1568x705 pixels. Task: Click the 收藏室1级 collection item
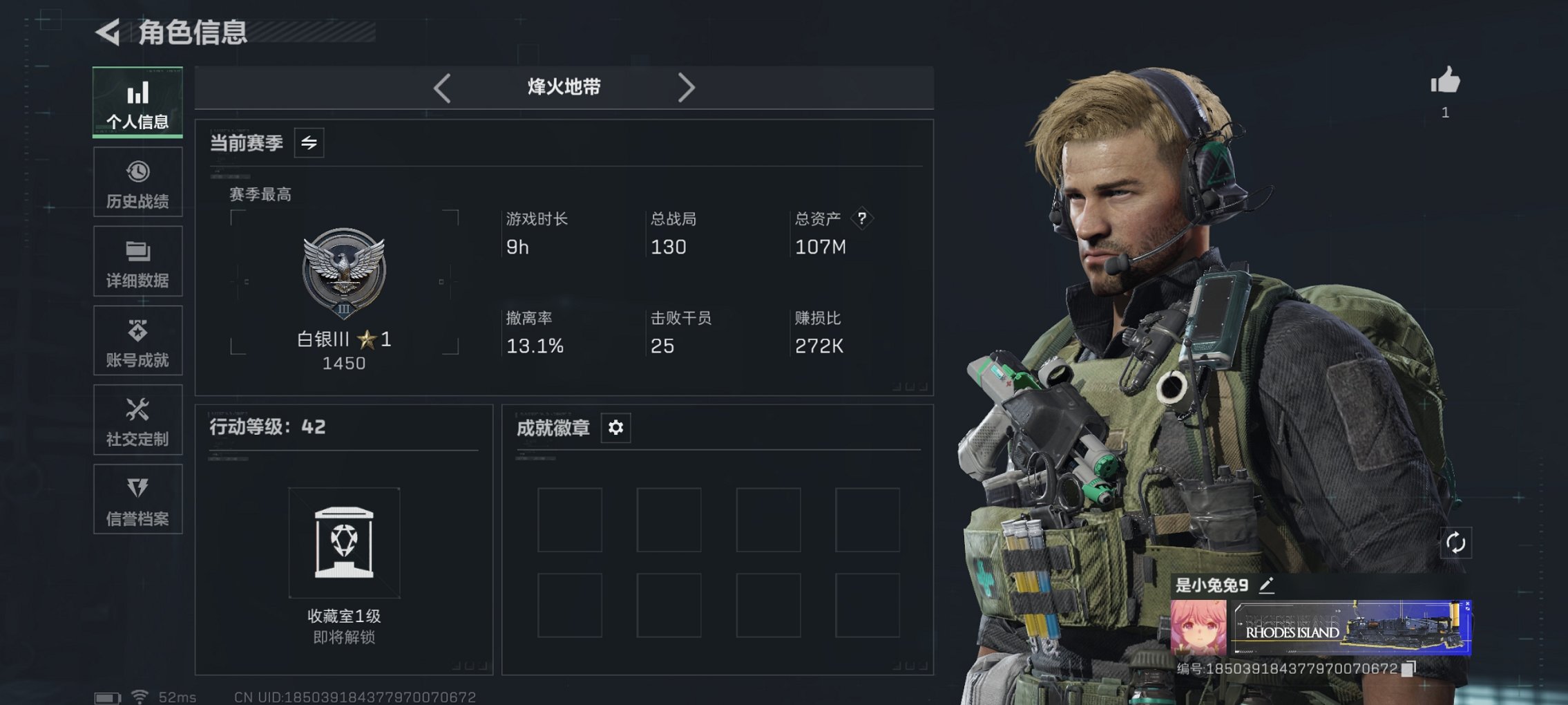[346, 543]
